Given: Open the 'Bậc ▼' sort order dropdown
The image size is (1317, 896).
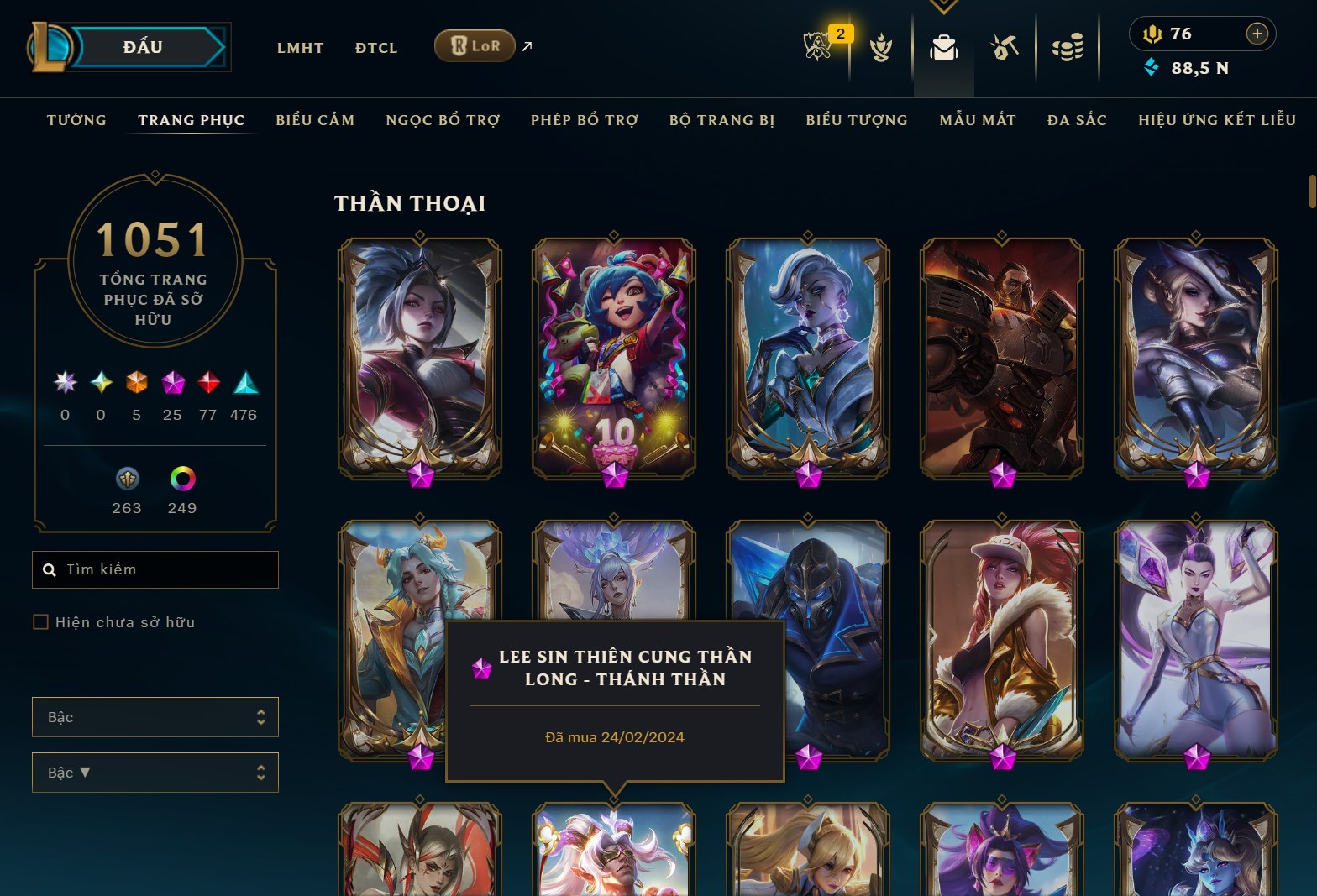Looking at the screenshot, I should pyautogui.click(x=155, y=772).
